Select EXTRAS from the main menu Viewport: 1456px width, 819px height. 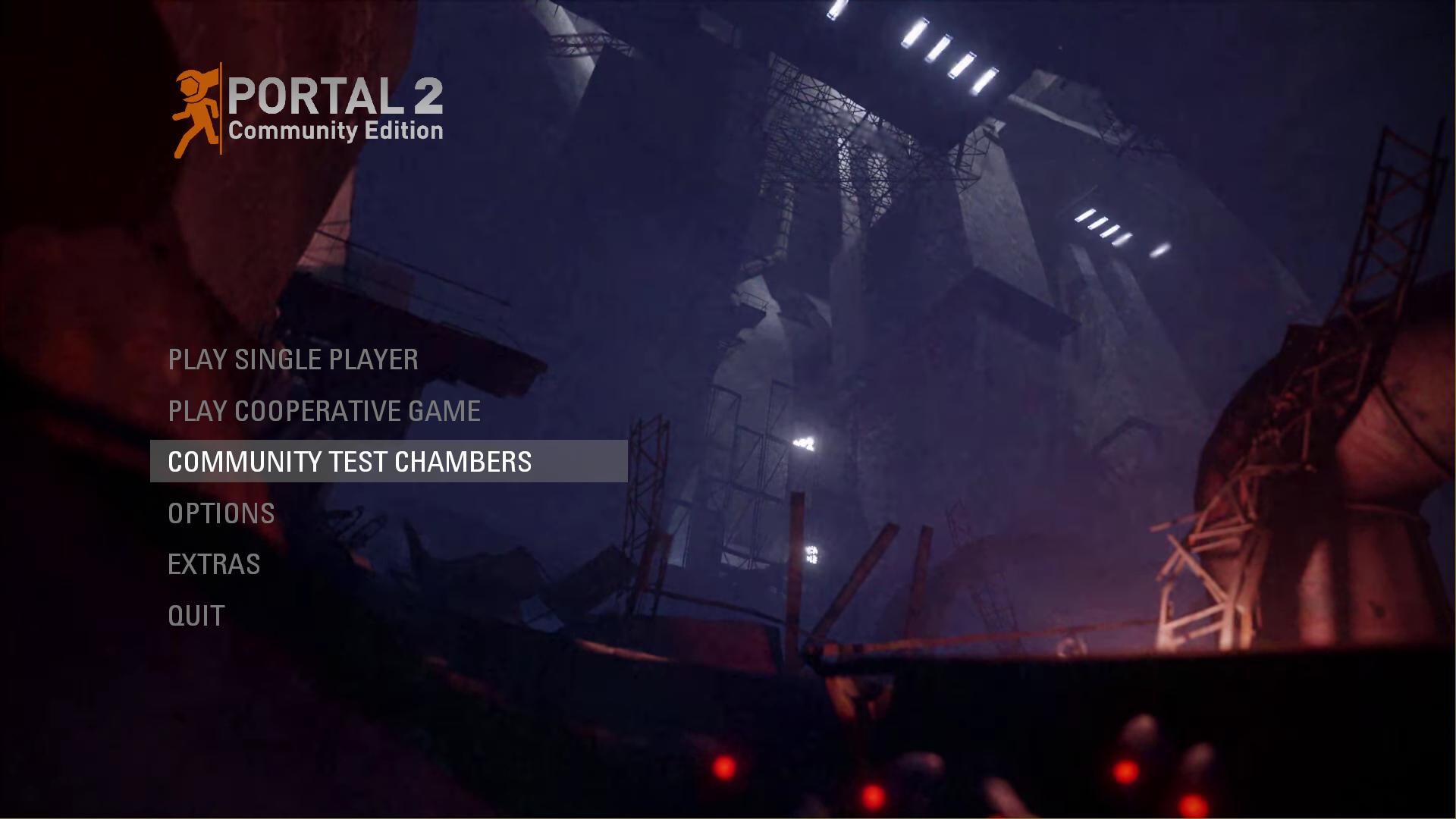click(x=214, y=564)
